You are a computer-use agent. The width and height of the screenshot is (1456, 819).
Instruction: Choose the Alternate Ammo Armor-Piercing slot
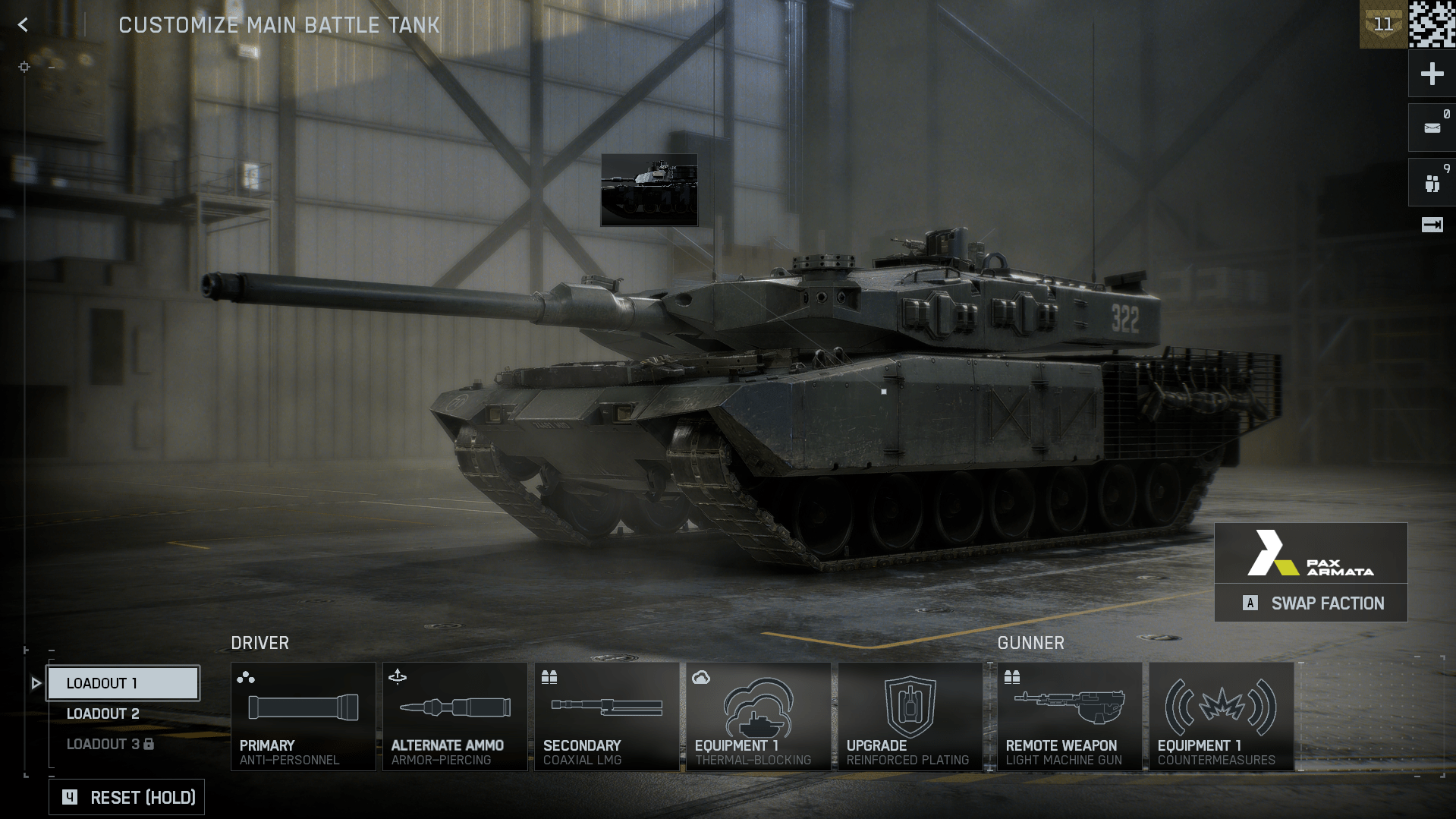point(454,717)
